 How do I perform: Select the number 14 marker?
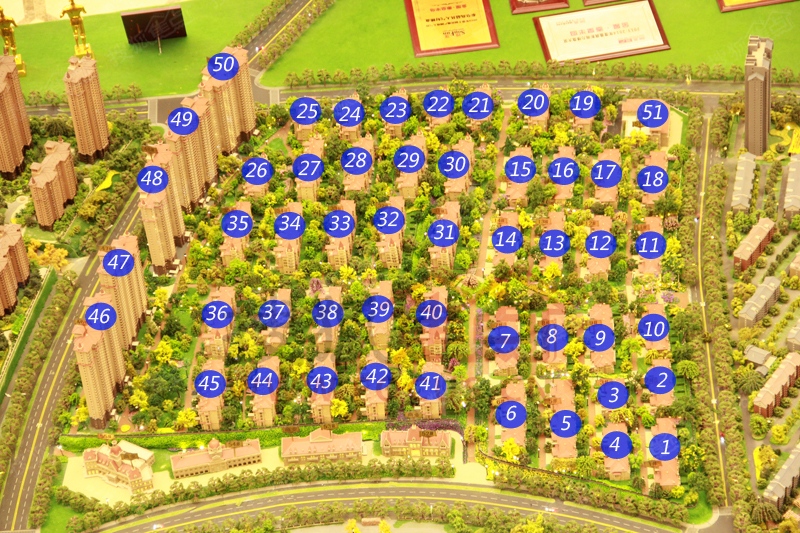[507, 239]
